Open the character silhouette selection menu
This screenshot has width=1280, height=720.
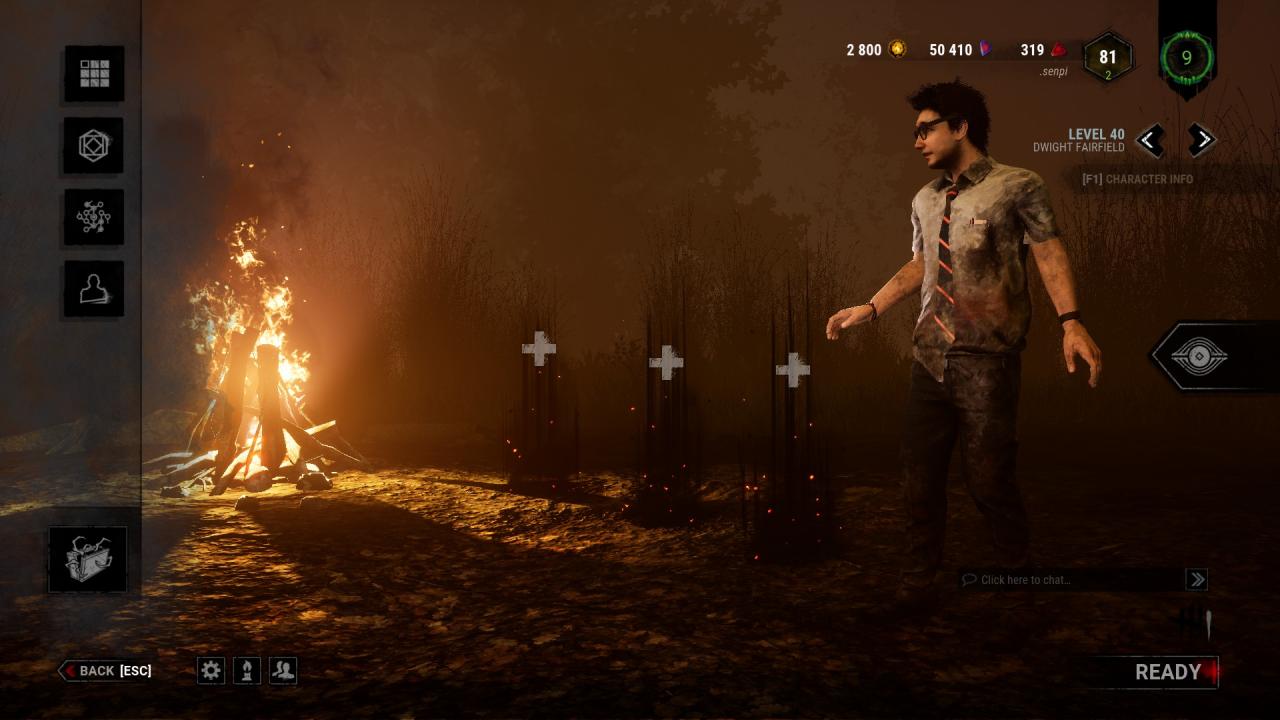tap(95, 289)
